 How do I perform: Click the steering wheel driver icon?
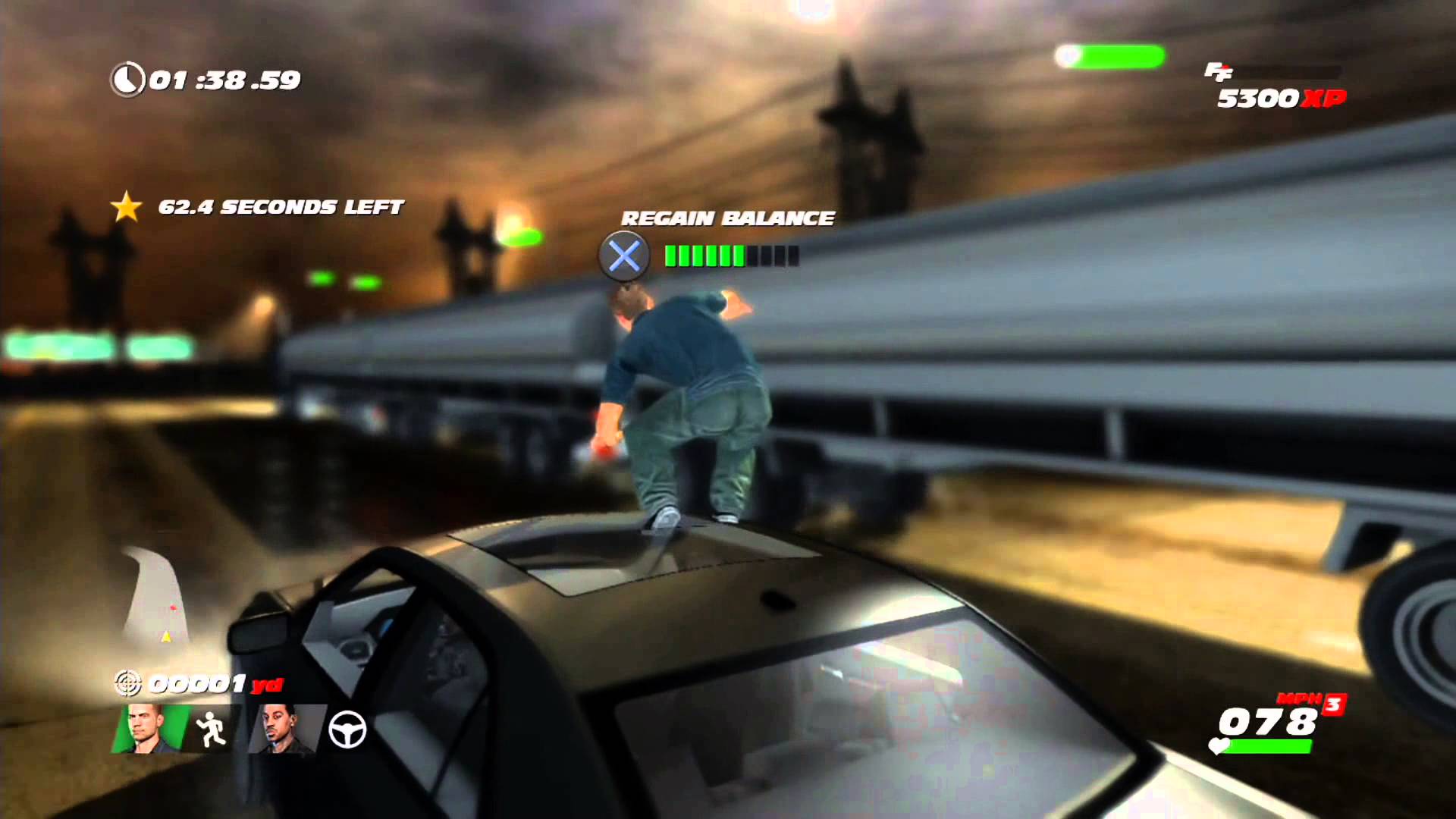click(x=347, y=730)
